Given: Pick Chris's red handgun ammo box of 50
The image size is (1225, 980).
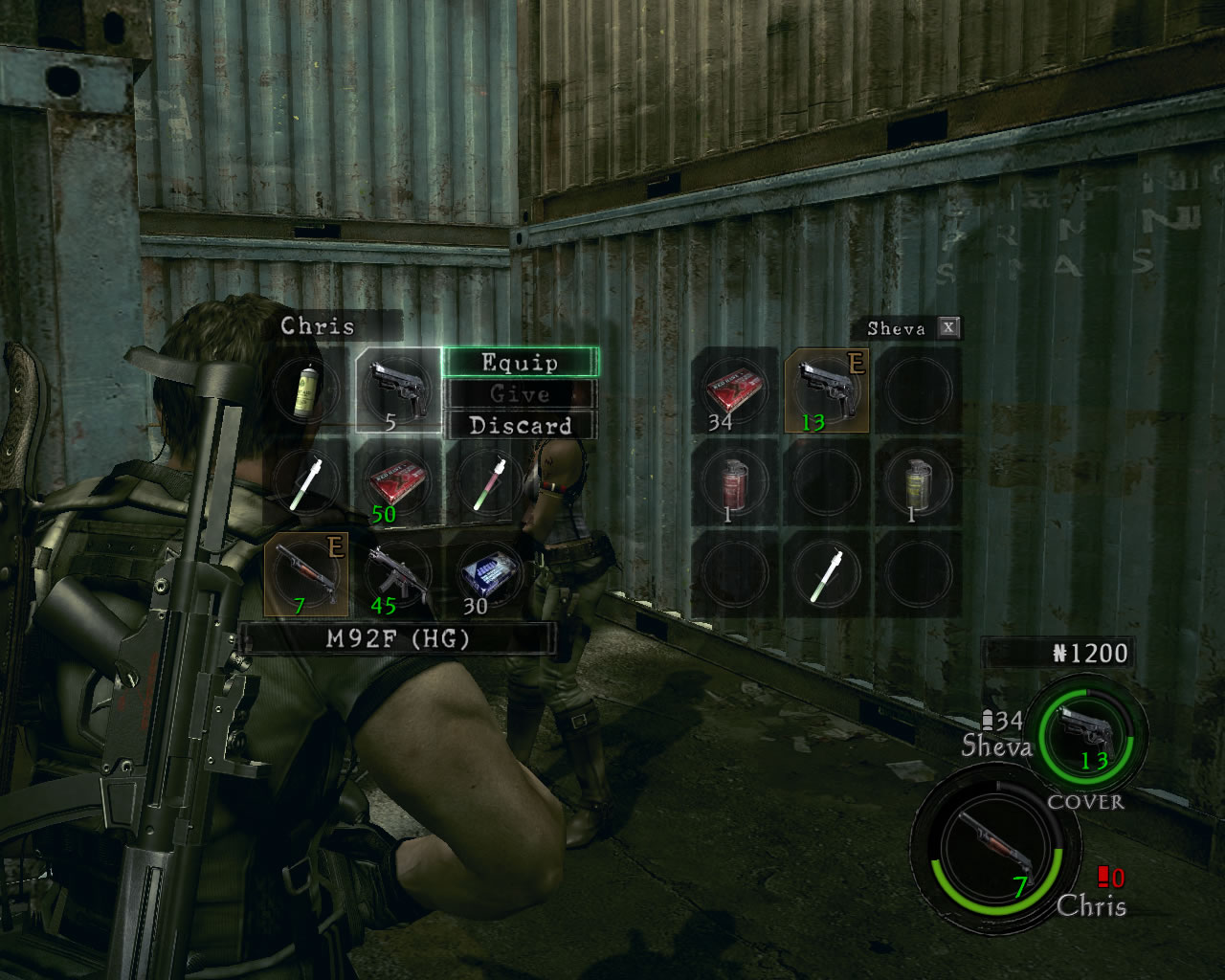Looking at the screenshot, I should (397, 481).
